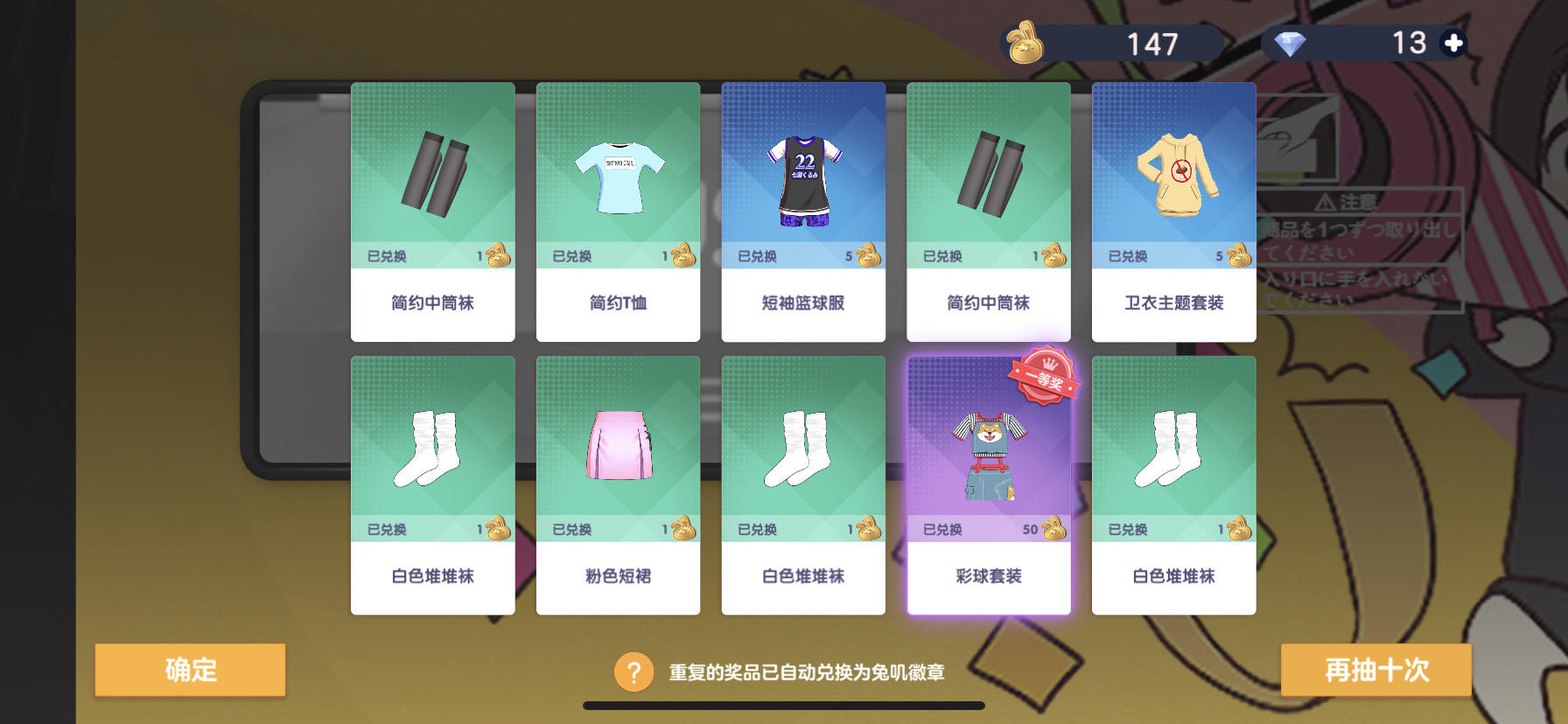1568x724 pixels.
Task: Select the 卫衣主题套装 hoodie card
Action: 1173,210
